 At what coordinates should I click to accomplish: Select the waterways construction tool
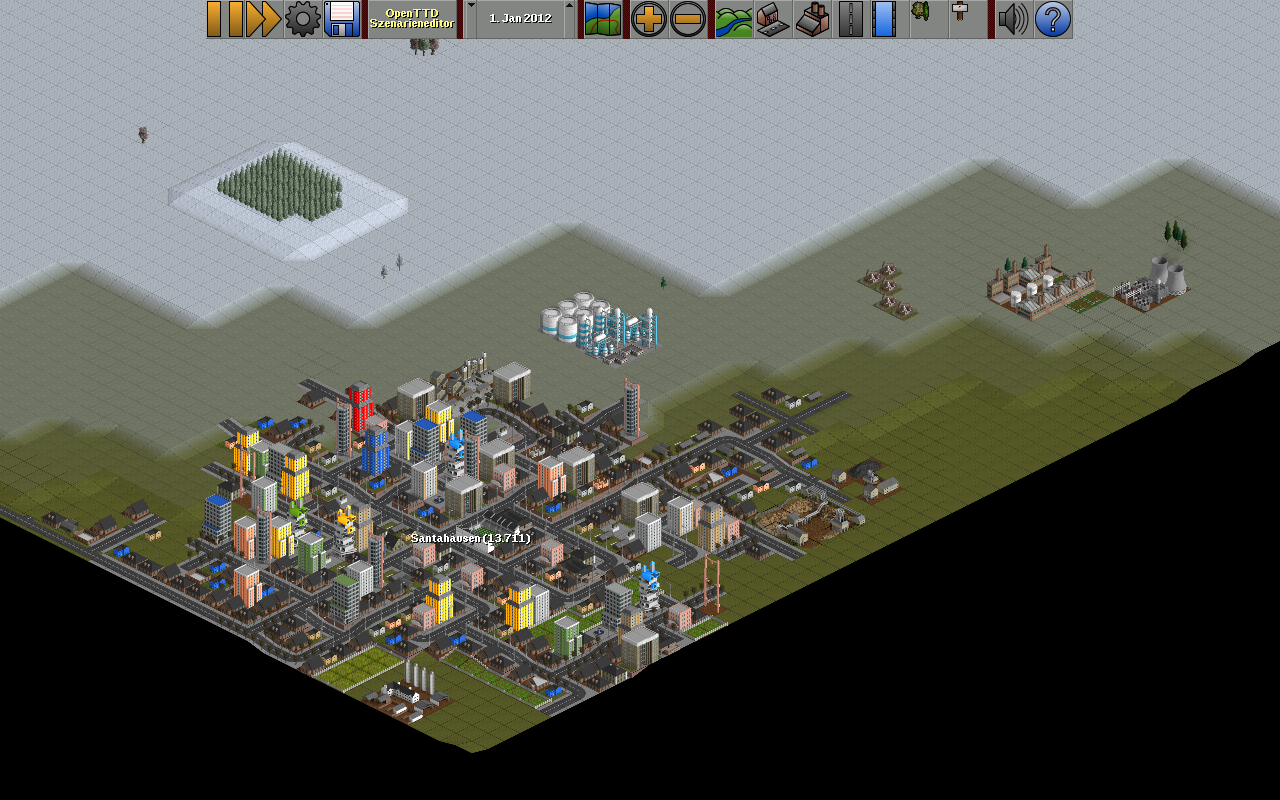[884, 19]
